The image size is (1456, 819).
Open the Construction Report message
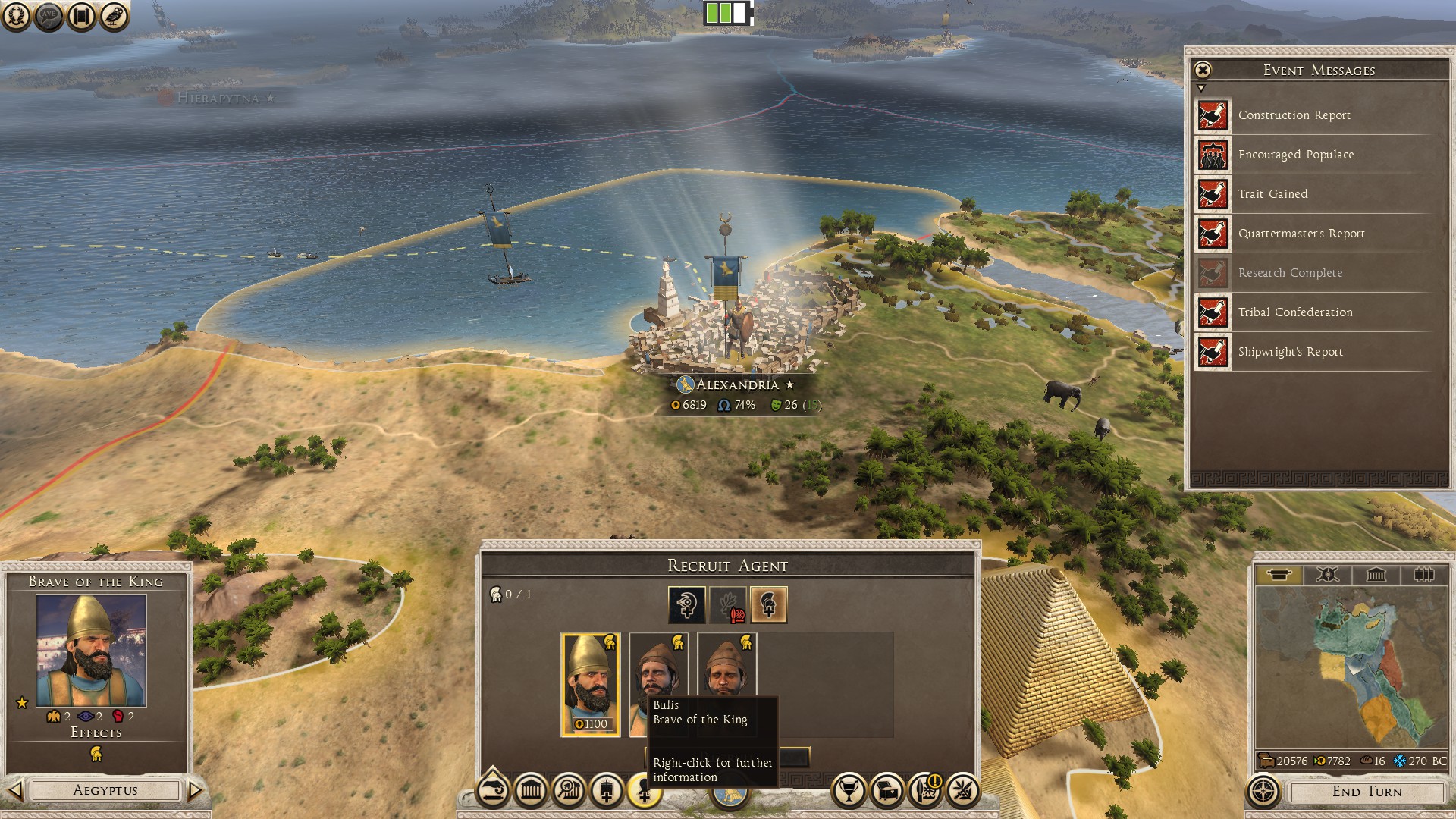pos(1294,115)
